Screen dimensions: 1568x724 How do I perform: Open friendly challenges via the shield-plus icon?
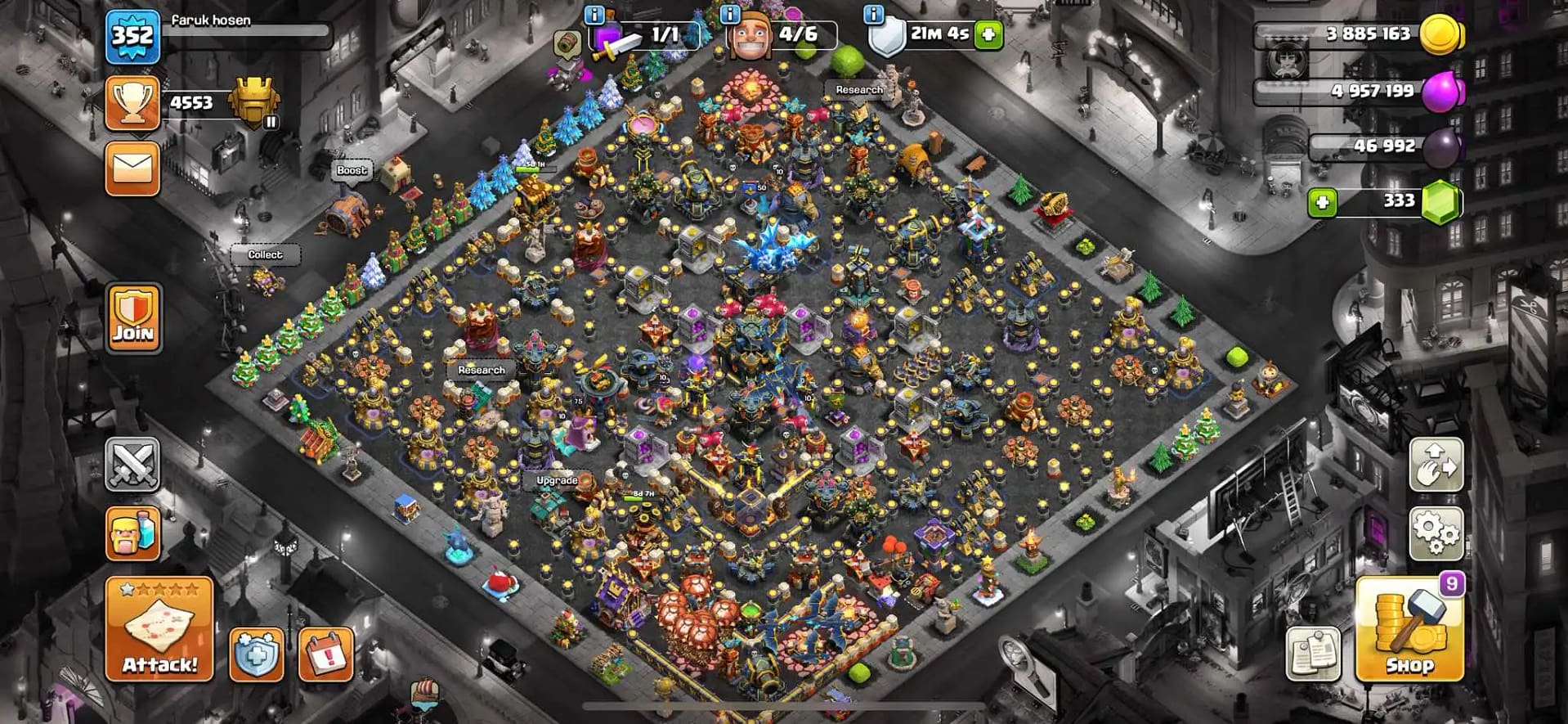click(254, 653)
